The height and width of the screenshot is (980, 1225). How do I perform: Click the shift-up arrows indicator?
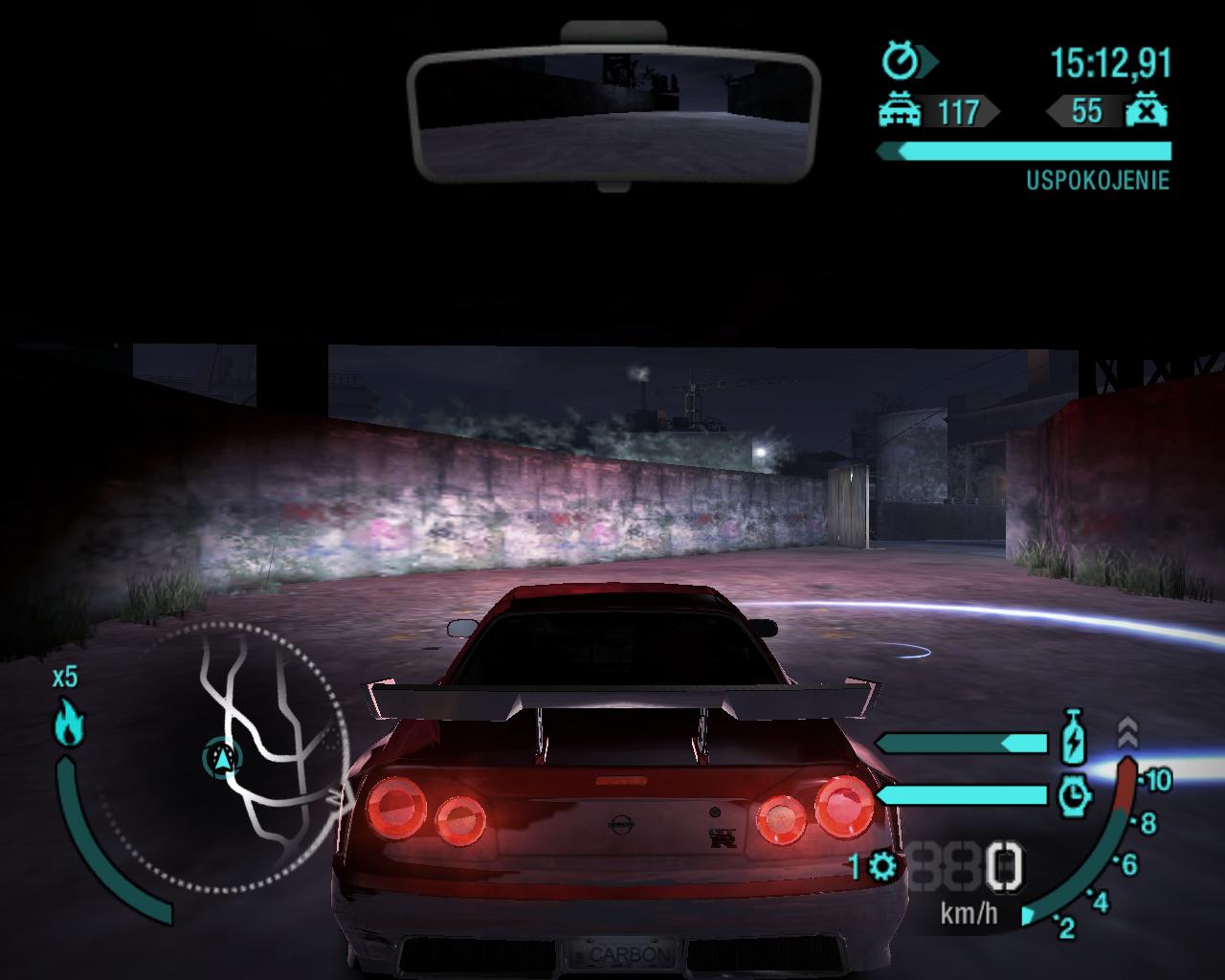(1127, 733)
